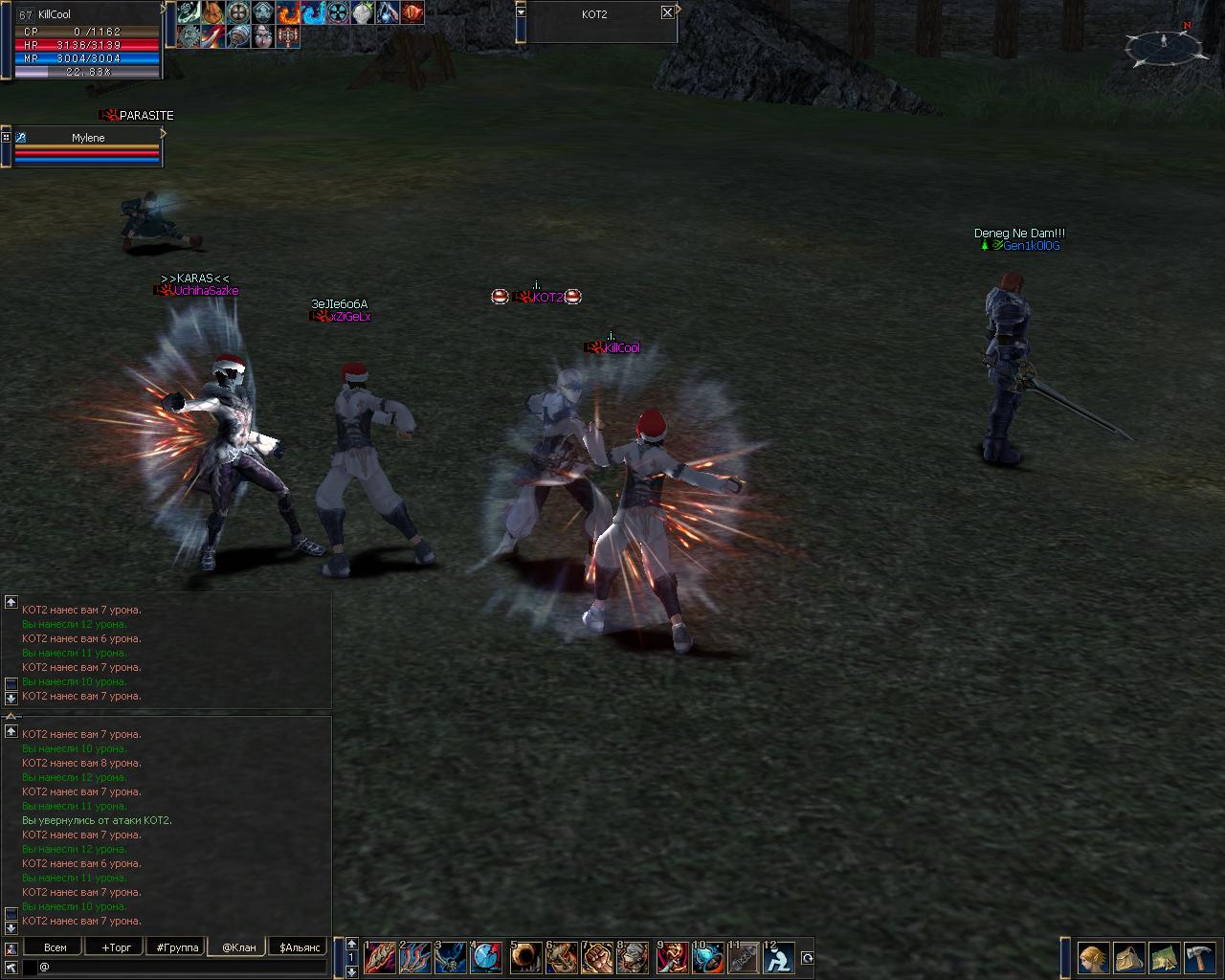1225x980 pixels.
Task: Select party member Mylene
Action: [x=88, y=138]
